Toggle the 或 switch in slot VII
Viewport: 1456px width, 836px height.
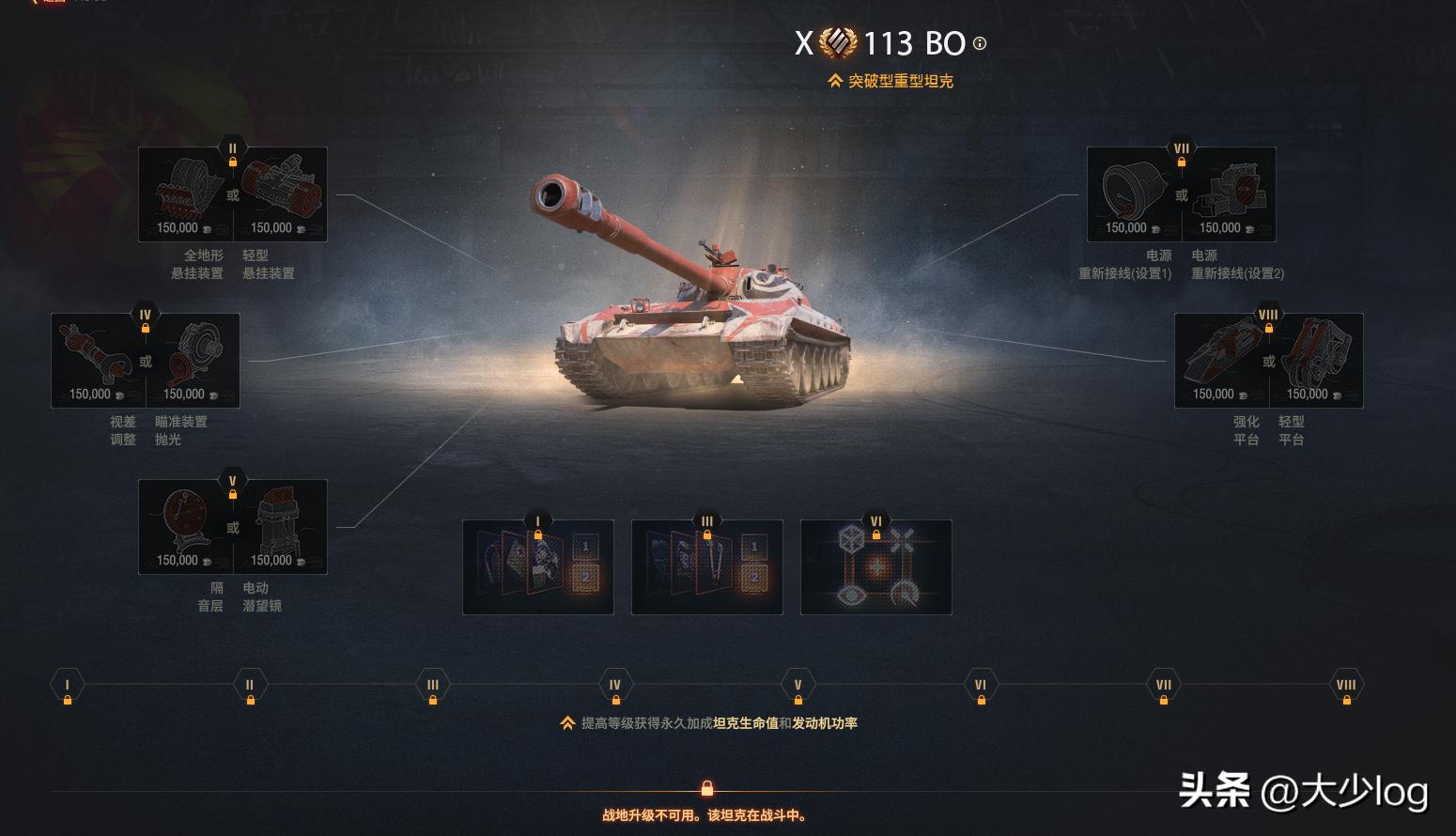click(x=1181, y=194)
